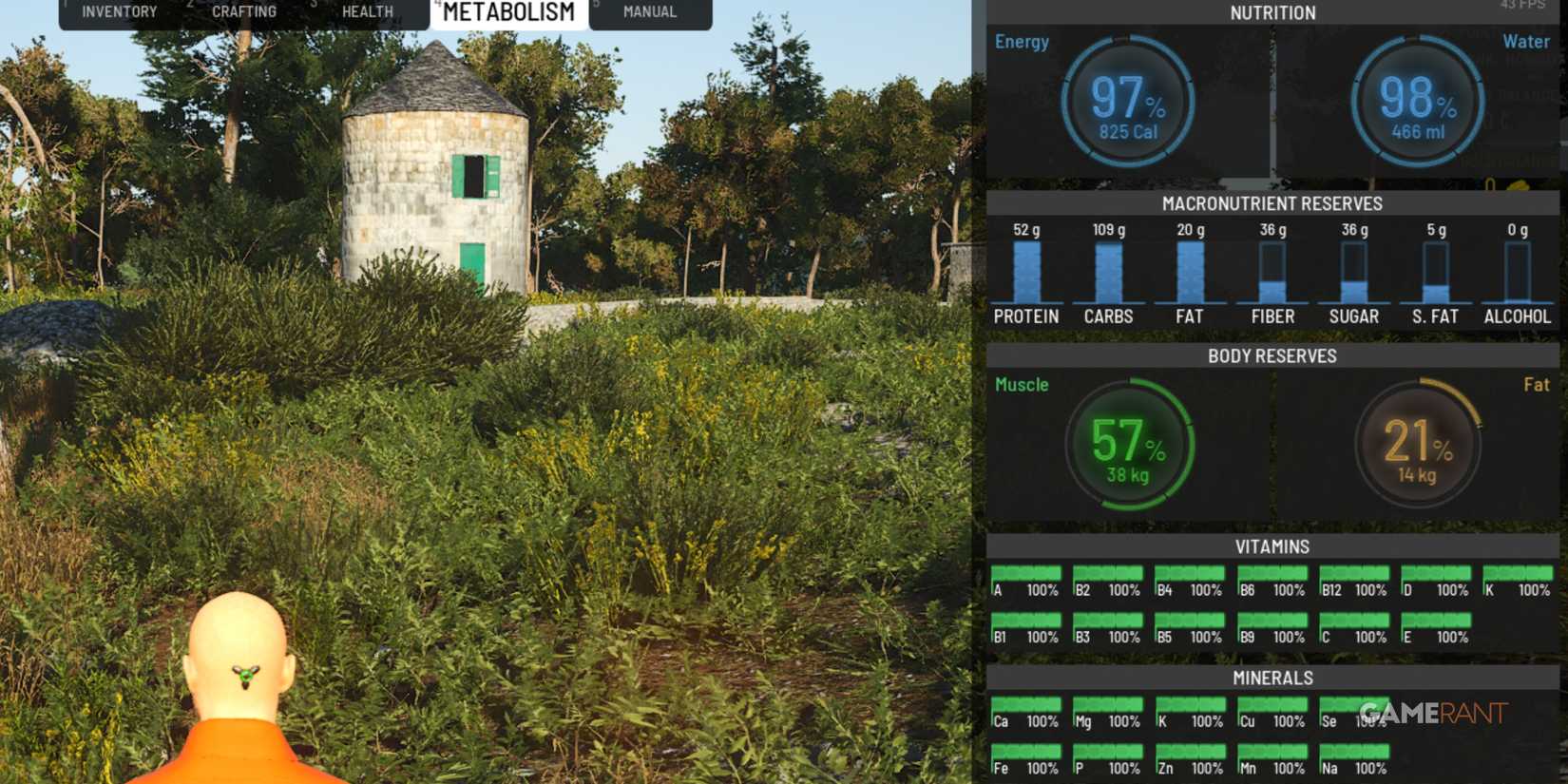1568x784 pixels.
Task: Open the Health screen
Action: click(367, 11)
